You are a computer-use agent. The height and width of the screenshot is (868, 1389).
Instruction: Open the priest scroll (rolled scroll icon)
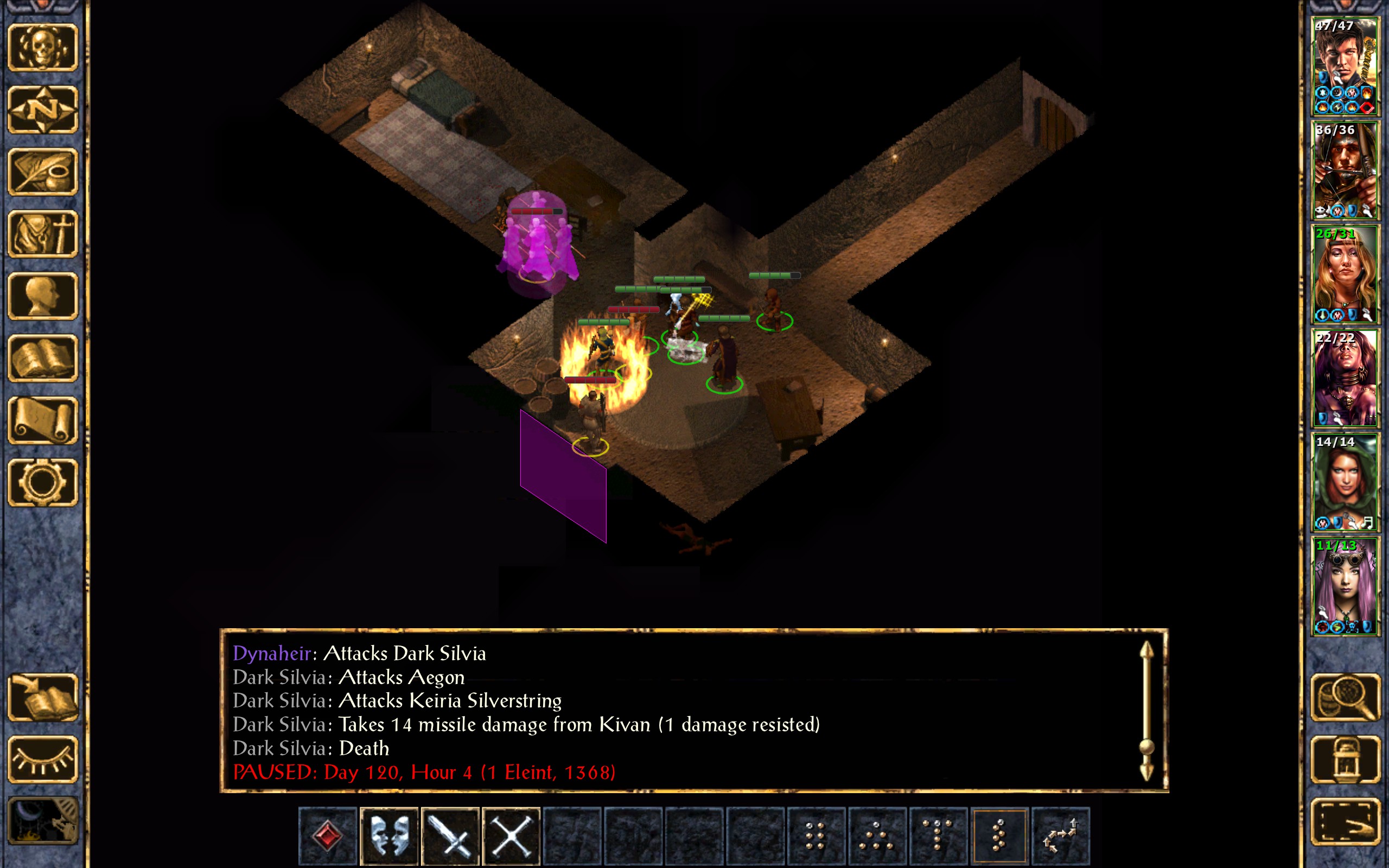click(42, 420)
